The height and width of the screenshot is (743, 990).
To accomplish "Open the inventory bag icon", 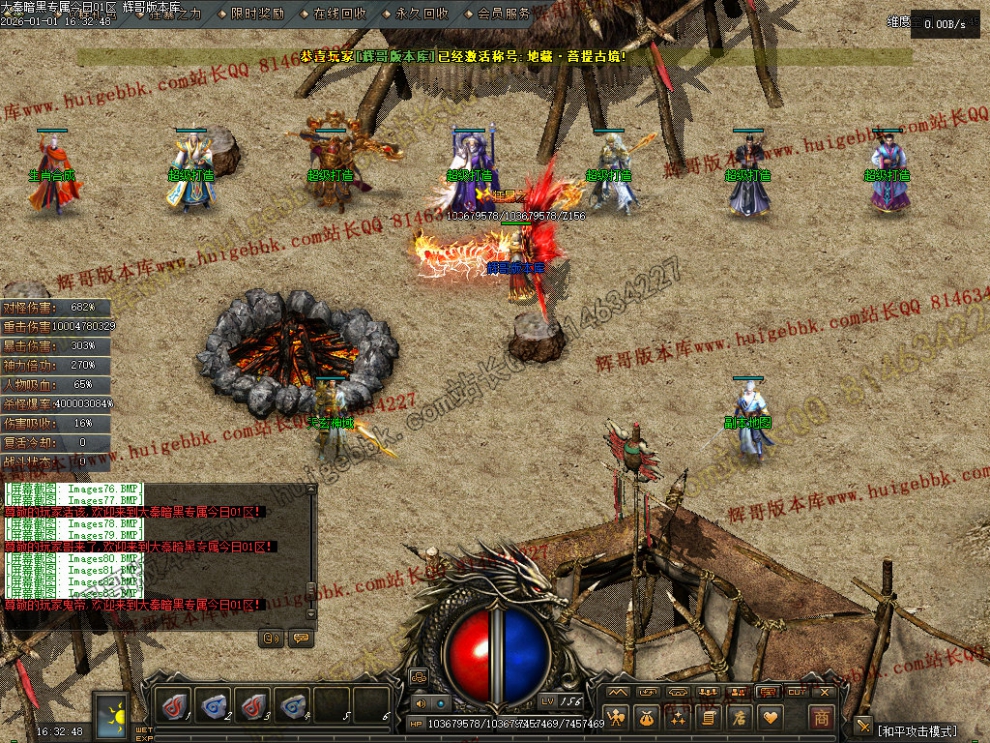I will point(648,716).
